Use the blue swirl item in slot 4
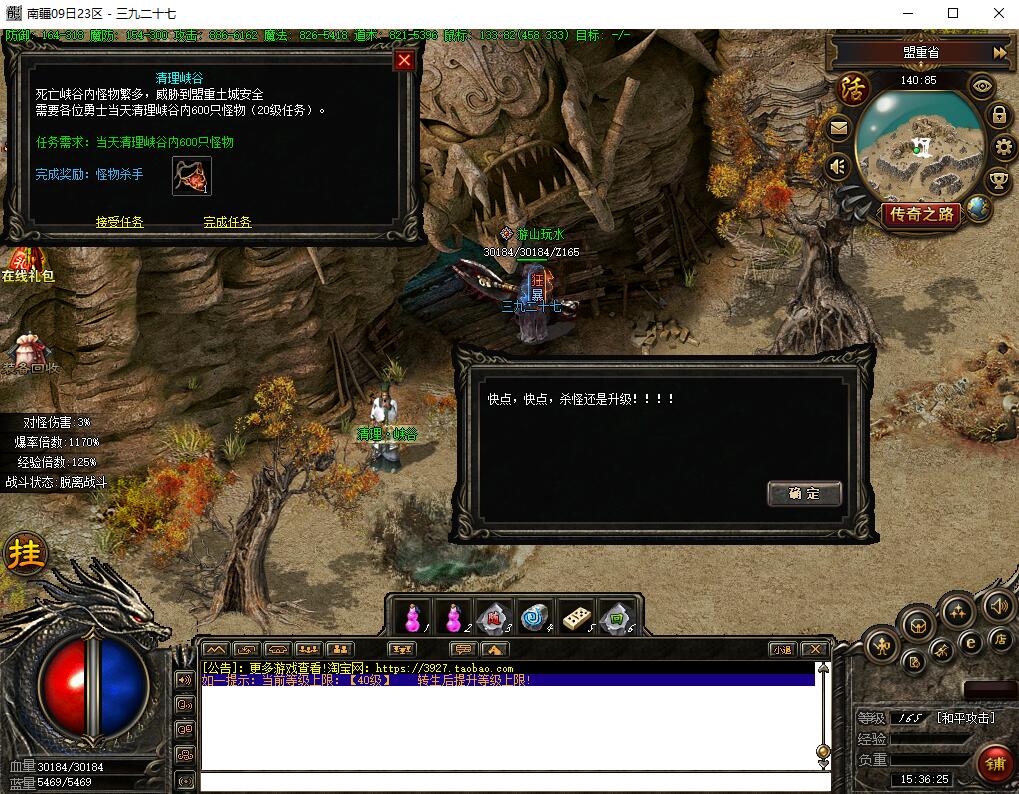Image resolution: width=1019 pixels, height=794 pixels. tap(536, 617)
